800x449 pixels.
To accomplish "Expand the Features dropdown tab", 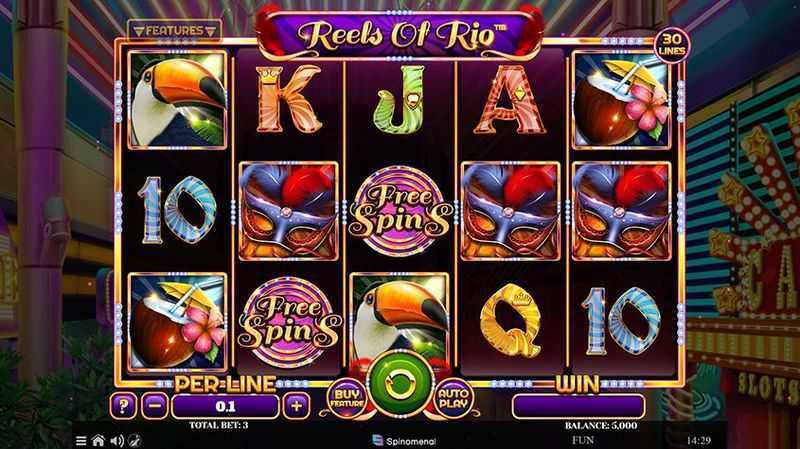I will 176,31.
